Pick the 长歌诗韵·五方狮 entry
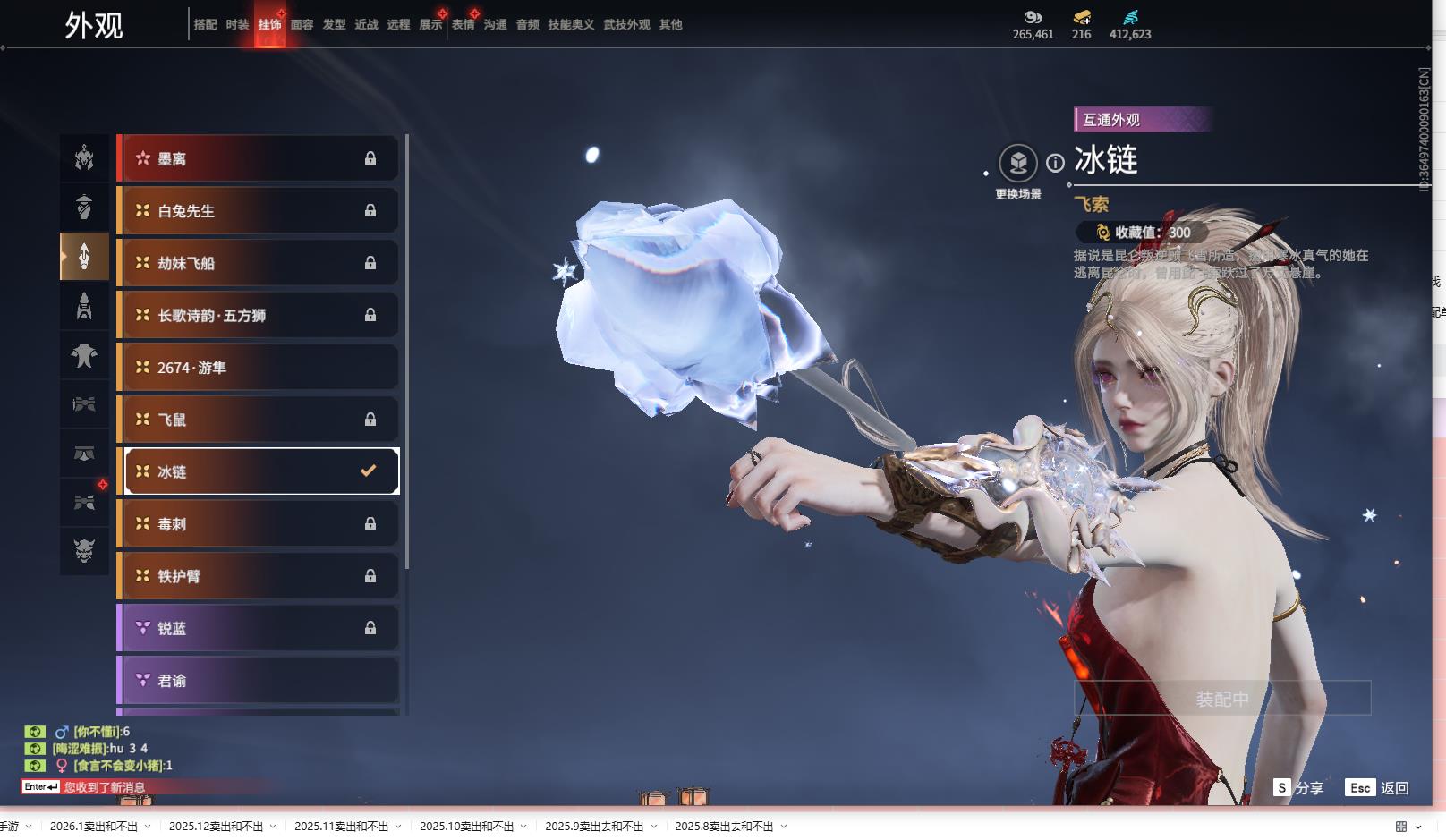Image resolution: width=1446 pixels, height=840 pixels. [258, 315]
